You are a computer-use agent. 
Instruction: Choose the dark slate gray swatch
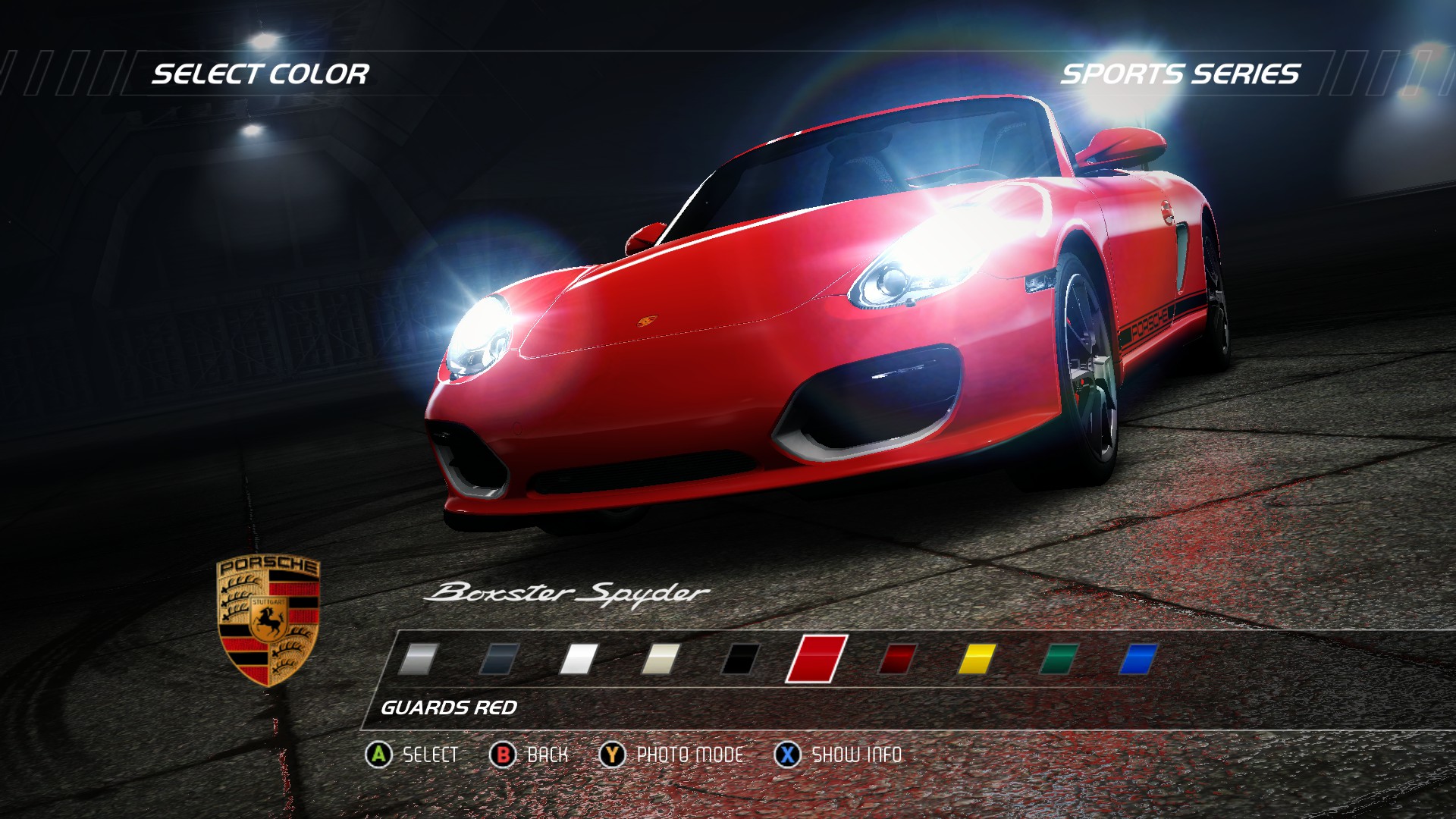(x=499, y=659)
